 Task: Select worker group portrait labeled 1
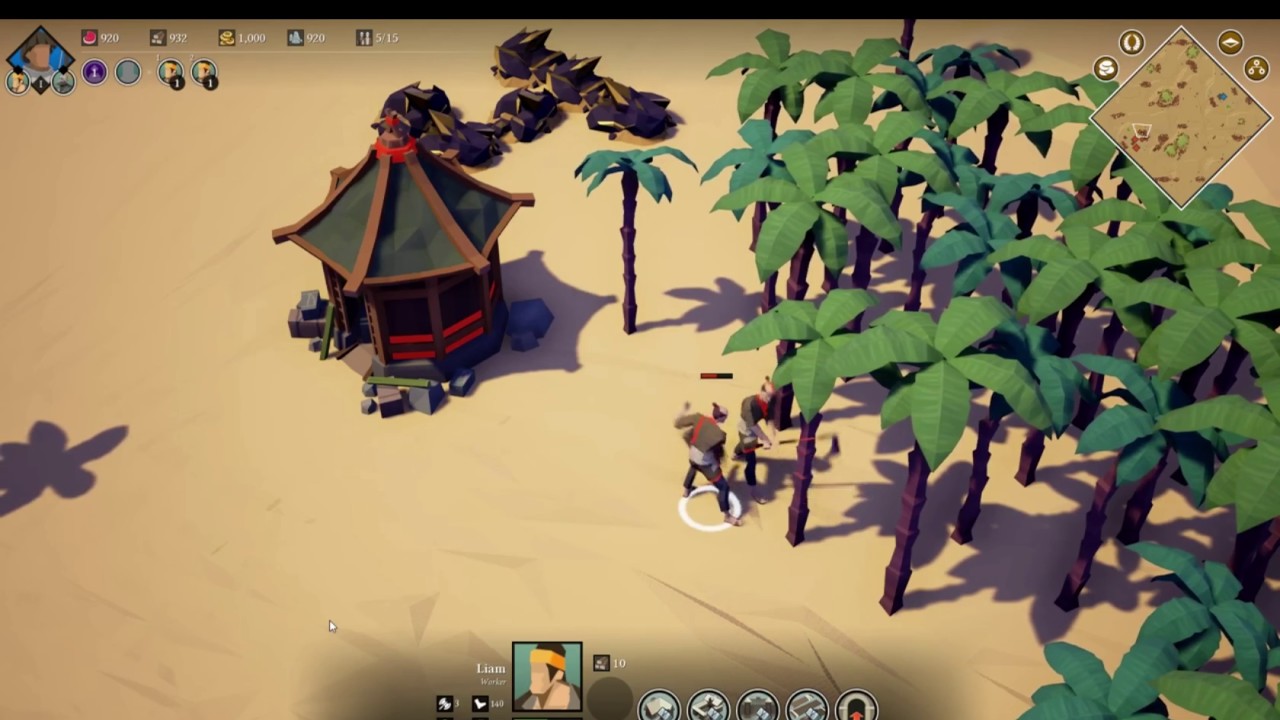pyautogui.click(x=171, y=72)
